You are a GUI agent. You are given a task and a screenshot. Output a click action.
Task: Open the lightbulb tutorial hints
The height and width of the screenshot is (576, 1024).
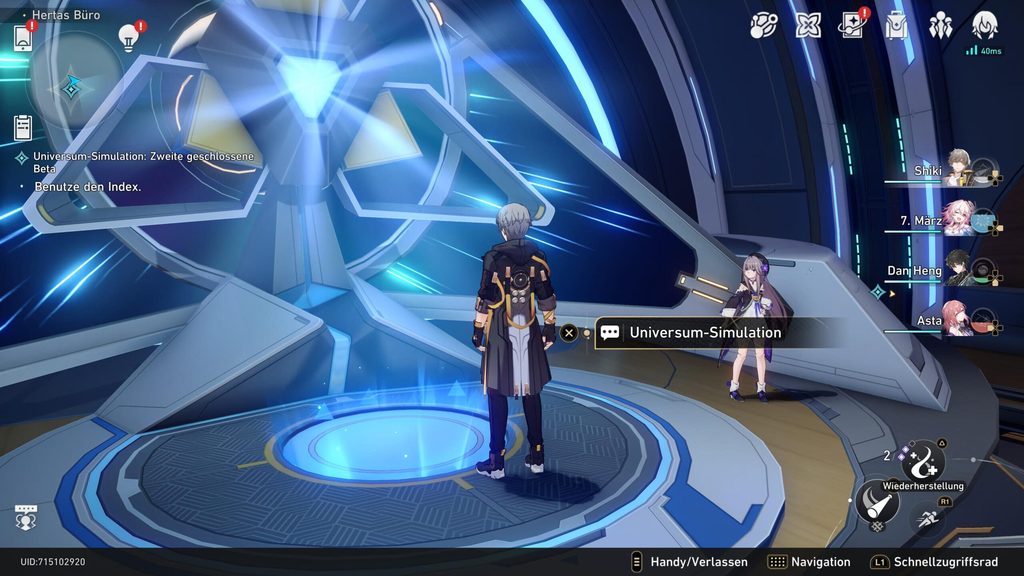point(128,38)
